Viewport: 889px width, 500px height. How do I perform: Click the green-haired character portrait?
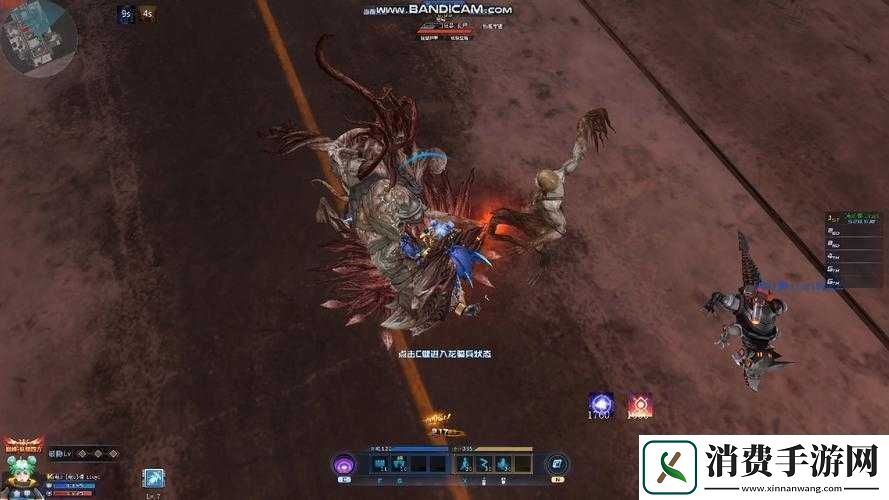(21, 478)
